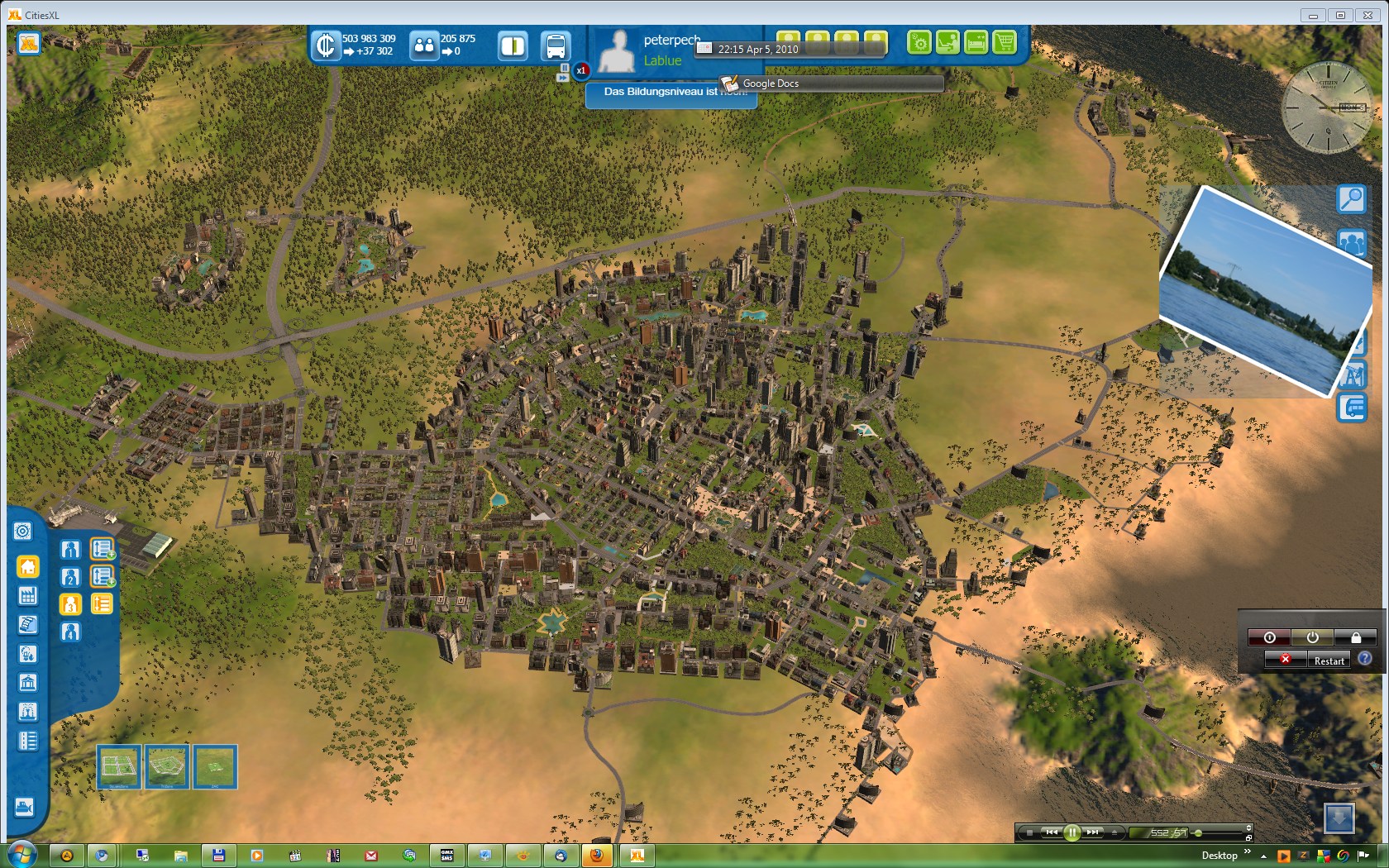
Task: Open the utilities lightbulb and water category
Action: coord(27,654)
